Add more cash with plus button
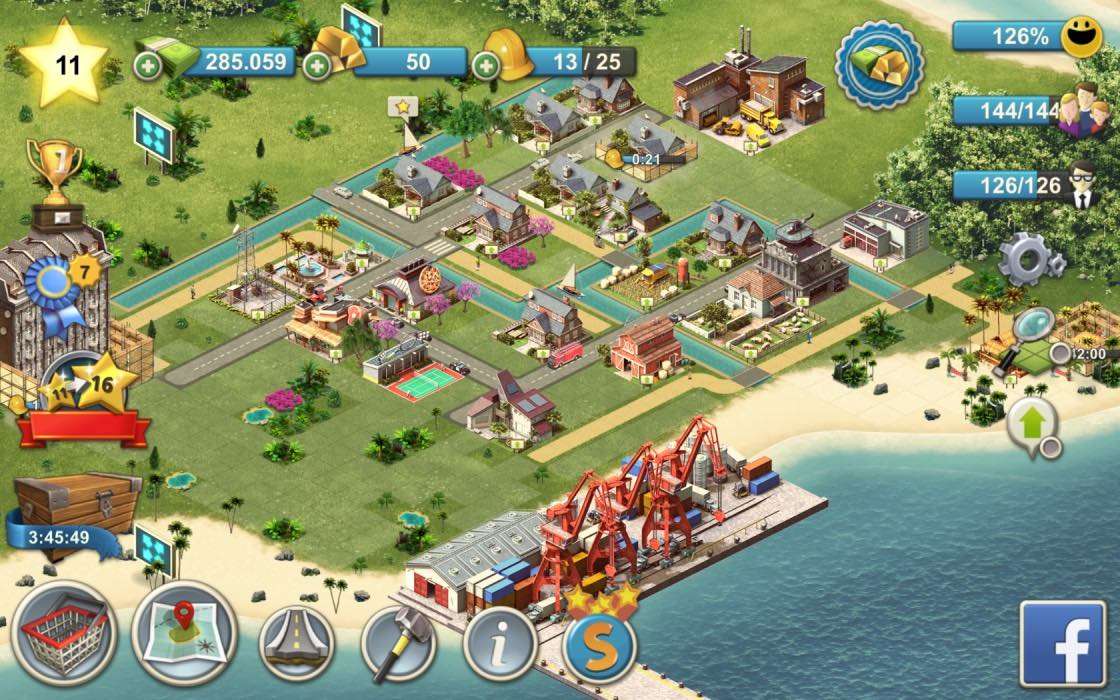Viewport: 1120px width, 700px height. pos(145,65)
